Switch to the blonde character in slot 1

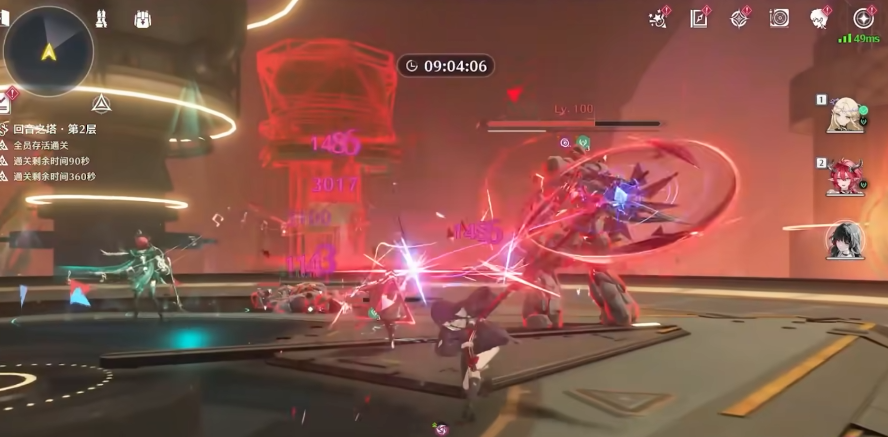[x=844, y=114]
